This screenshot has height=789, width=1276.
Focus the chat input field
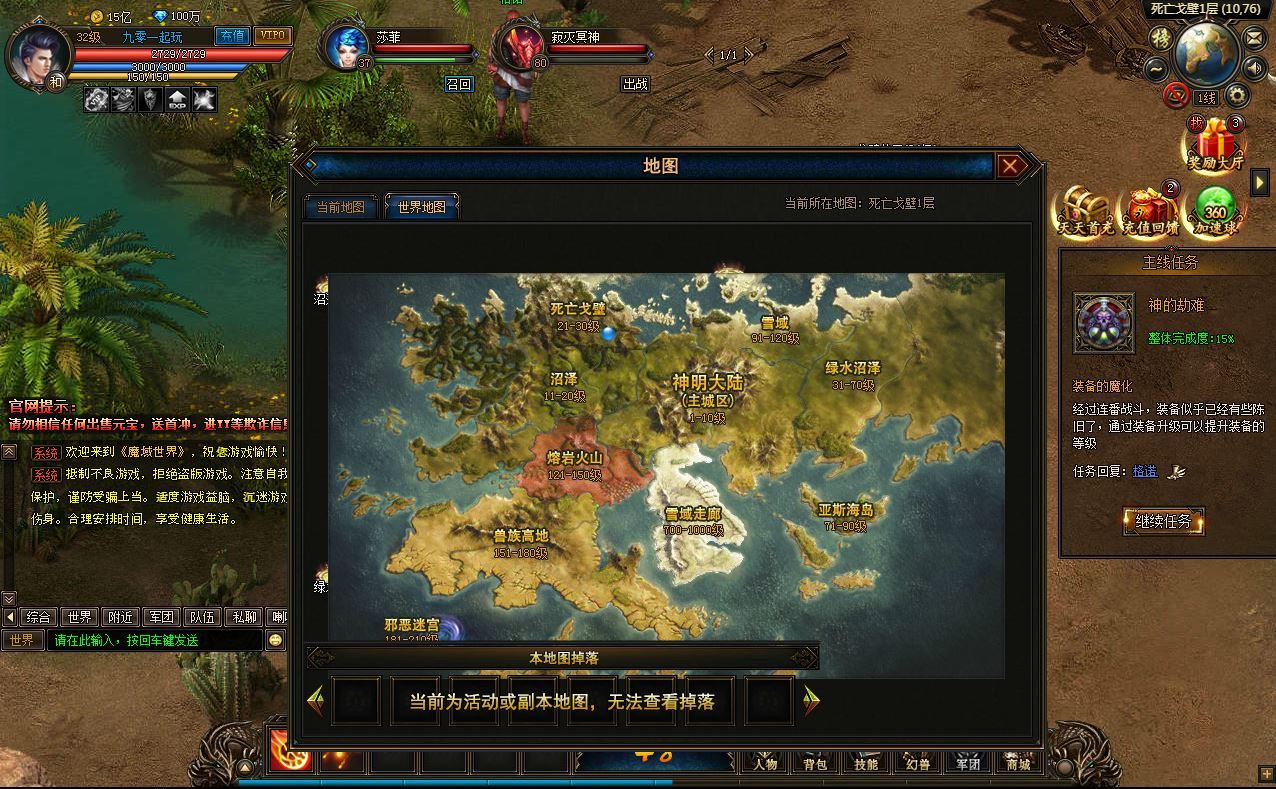pyautogui.click(x=155, y=640)
